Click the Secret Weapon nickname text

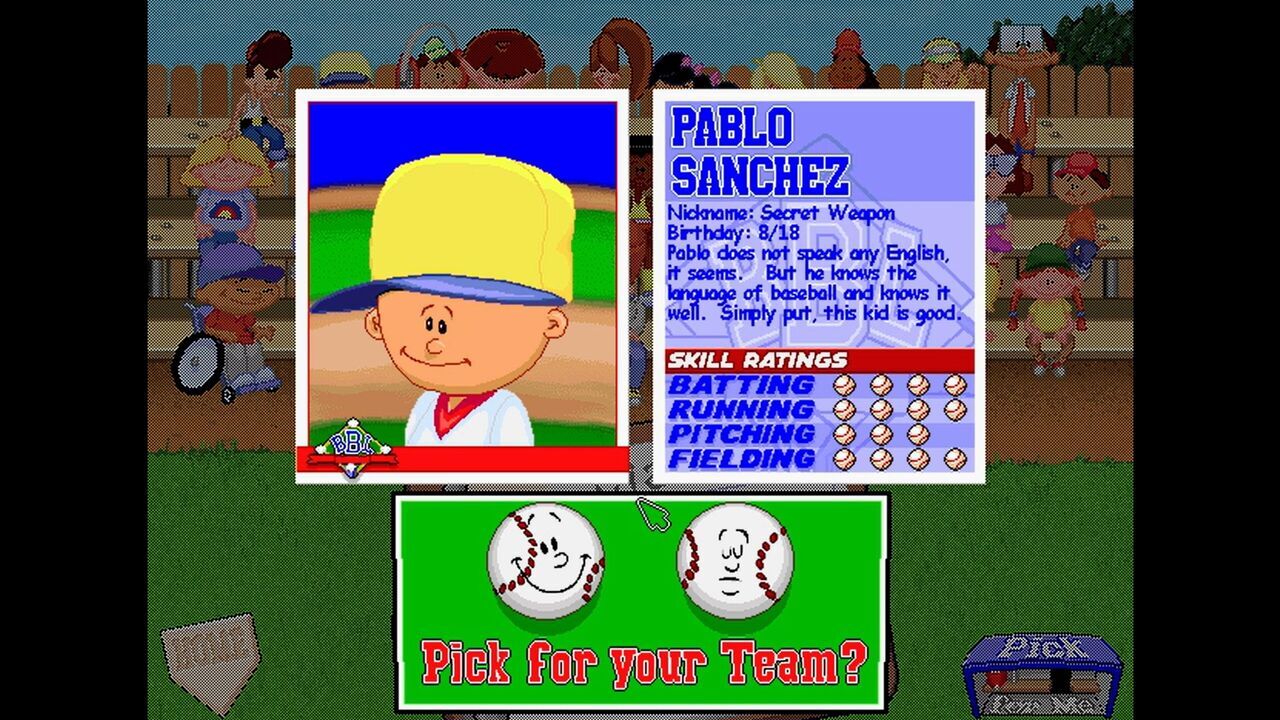pyautogui.click(x=780, y=213)
